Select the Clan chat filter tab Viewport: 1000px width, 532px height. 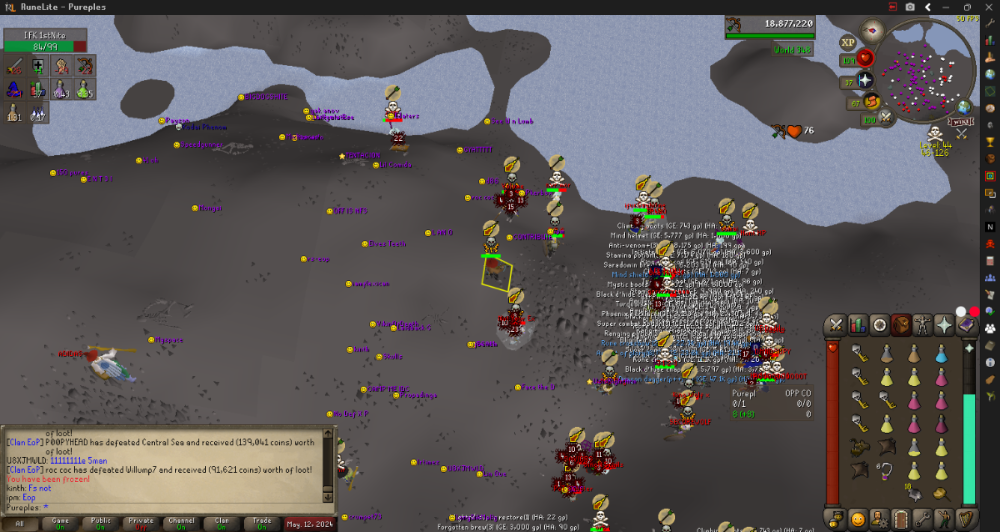223,522
